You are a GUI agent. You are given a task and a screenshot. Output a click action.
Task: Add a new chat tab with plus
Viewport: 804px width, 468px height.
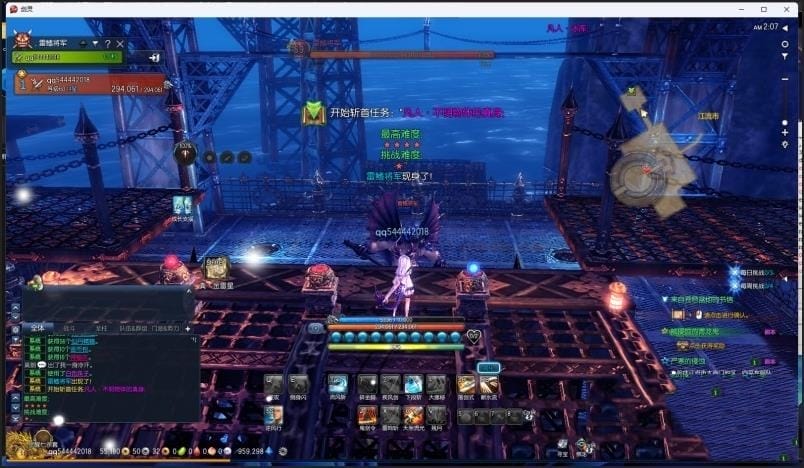pyautogui.click(x=187, y=327)
